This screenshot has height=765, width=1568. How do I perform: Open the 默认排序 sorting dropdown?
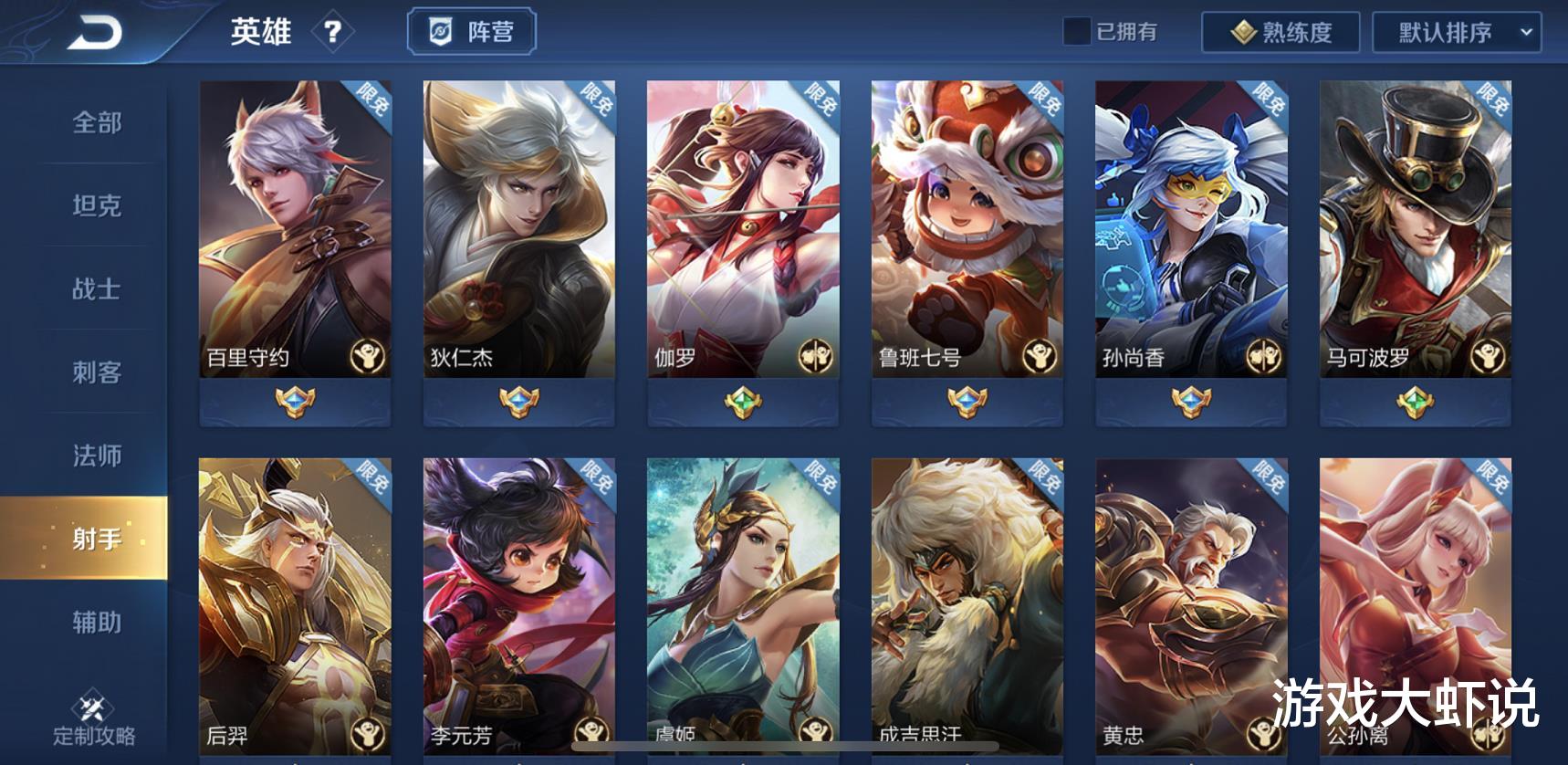coord(1448,33)
